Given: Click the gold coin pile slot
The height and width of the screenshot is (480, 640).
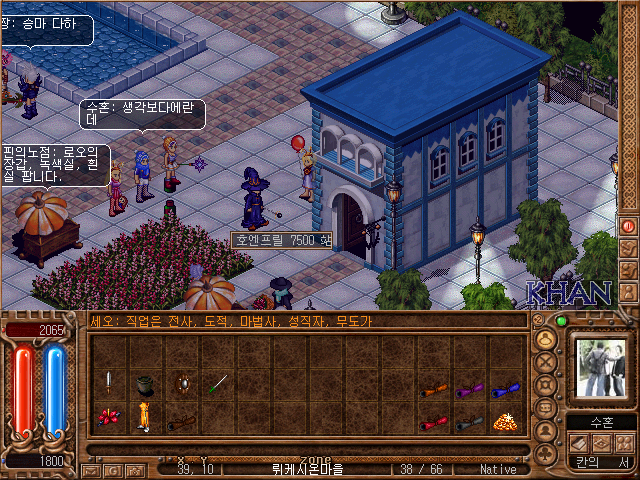Looking at the screenshot, I should pyautogui.click(x=506, y=421).
